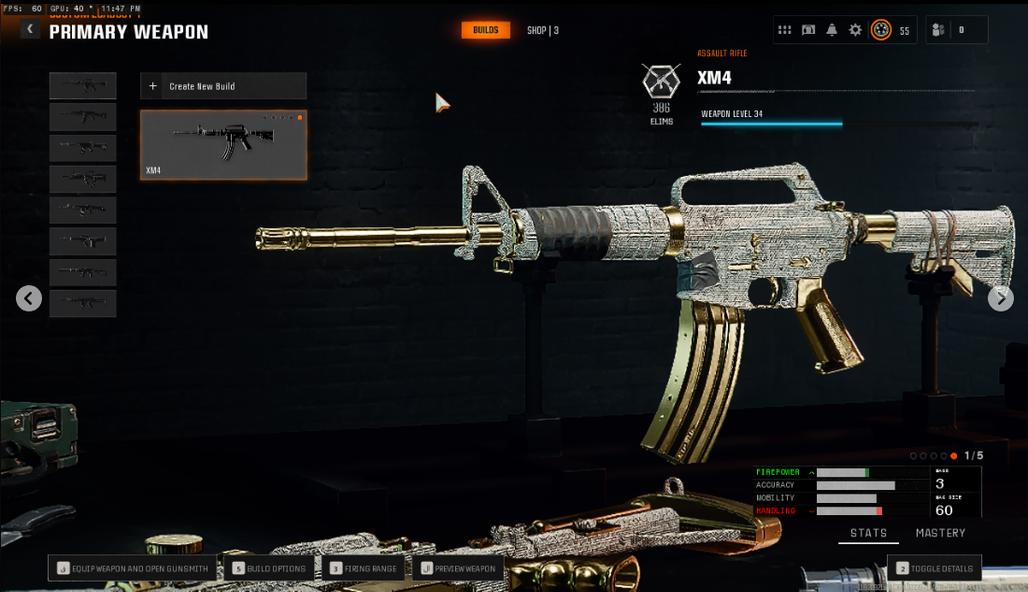Open the grid menu icon
This screenshot has width=1028, height=592.
click(785, 30)
